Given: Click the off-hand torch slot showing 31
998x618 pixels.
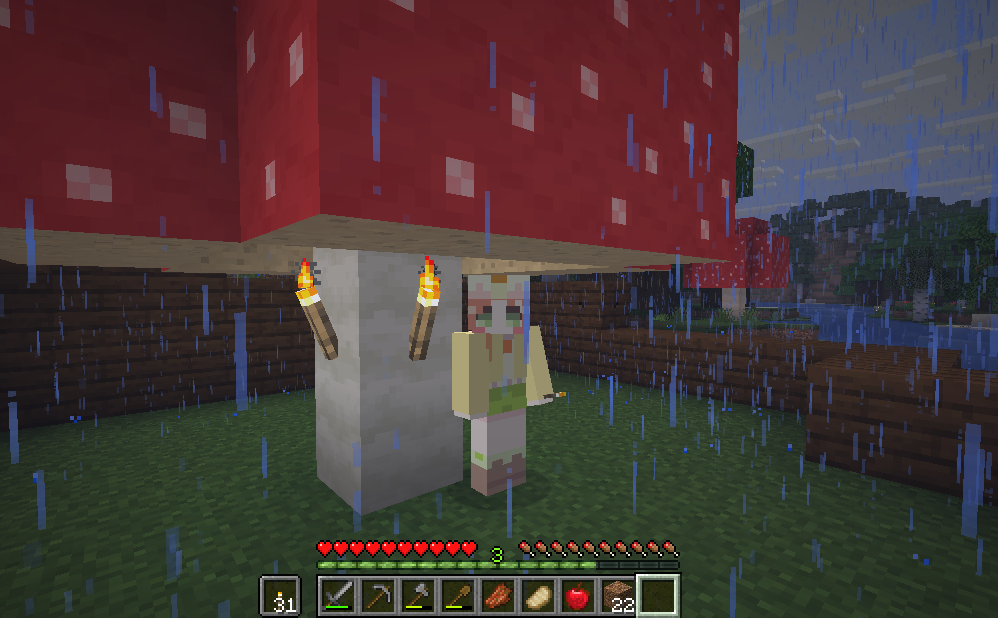Looking at the screenshot, I should [281, 596].
